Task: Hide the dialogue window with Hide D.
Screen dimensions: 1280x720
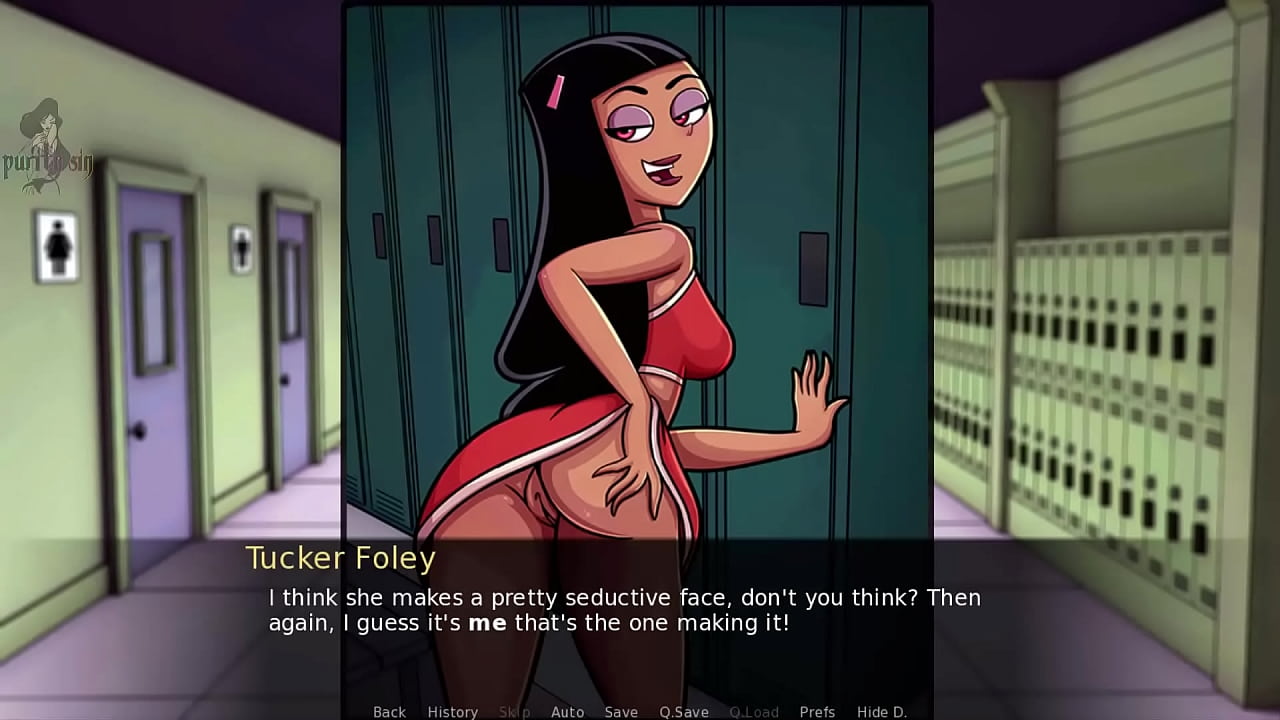Action: (885, 712)
